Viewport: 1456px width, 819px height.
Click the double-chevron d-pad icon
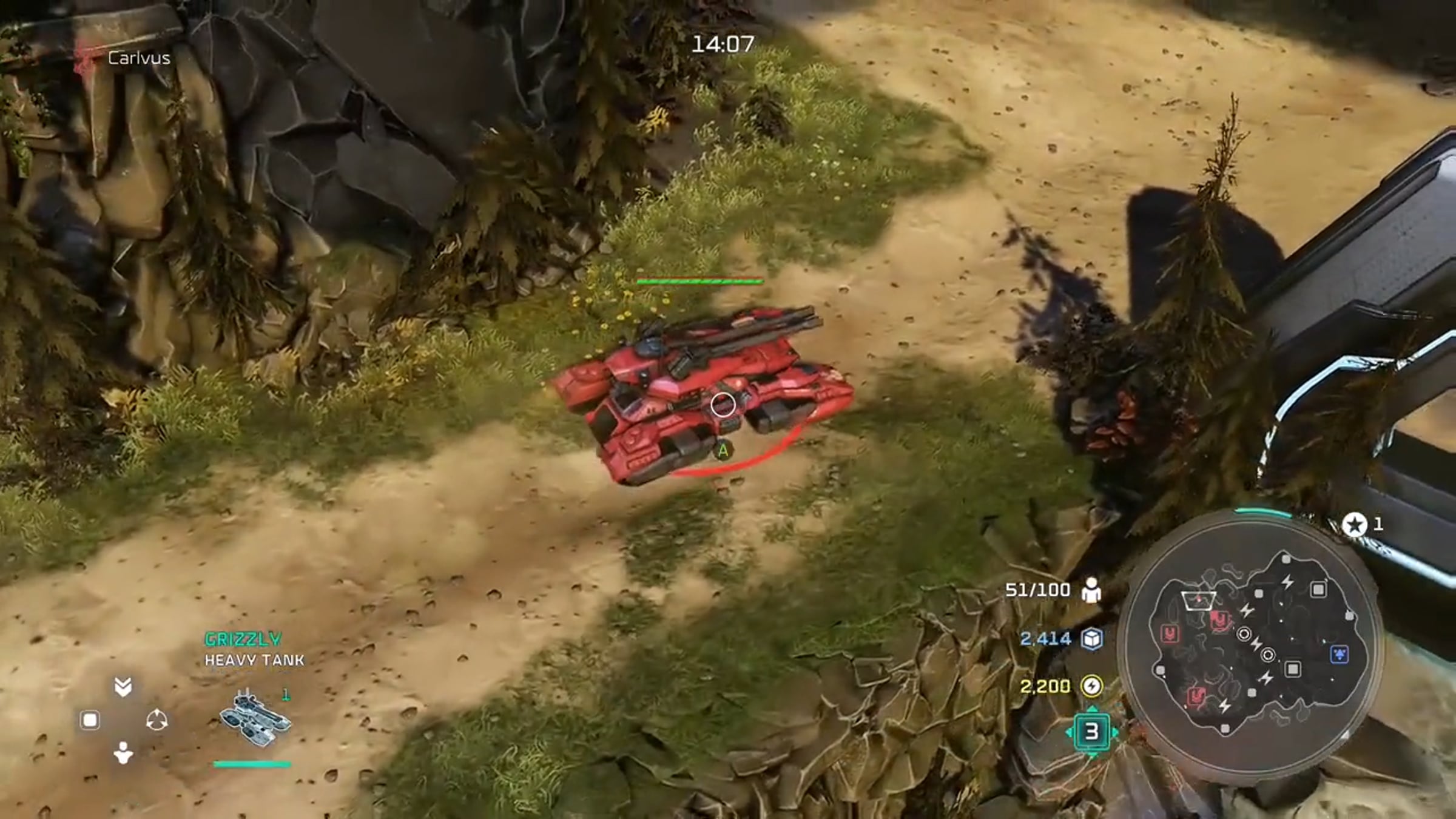[123, 687]
